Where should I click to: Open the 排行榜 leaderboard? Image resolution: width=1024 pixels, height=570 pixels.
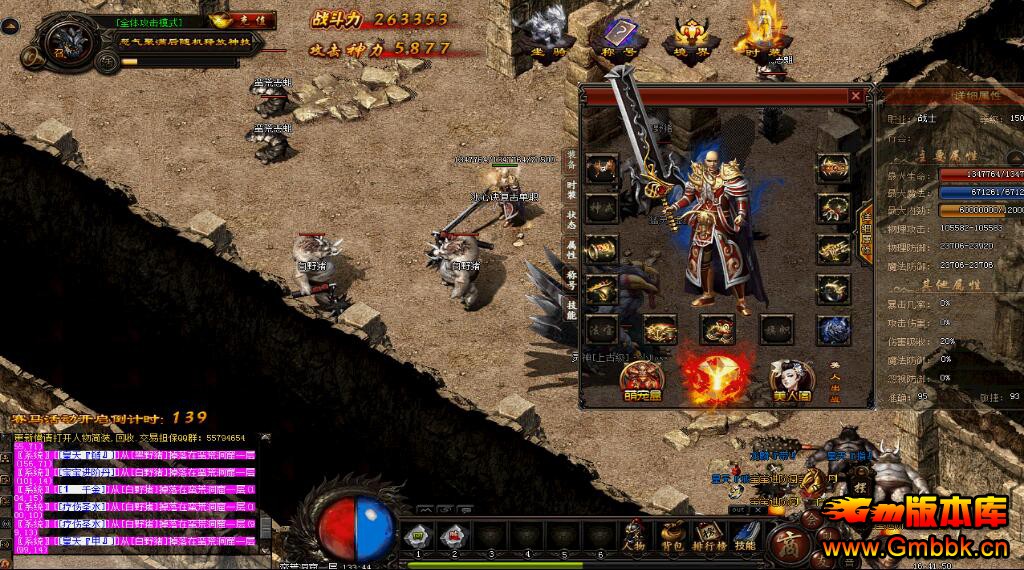[709, 538]
